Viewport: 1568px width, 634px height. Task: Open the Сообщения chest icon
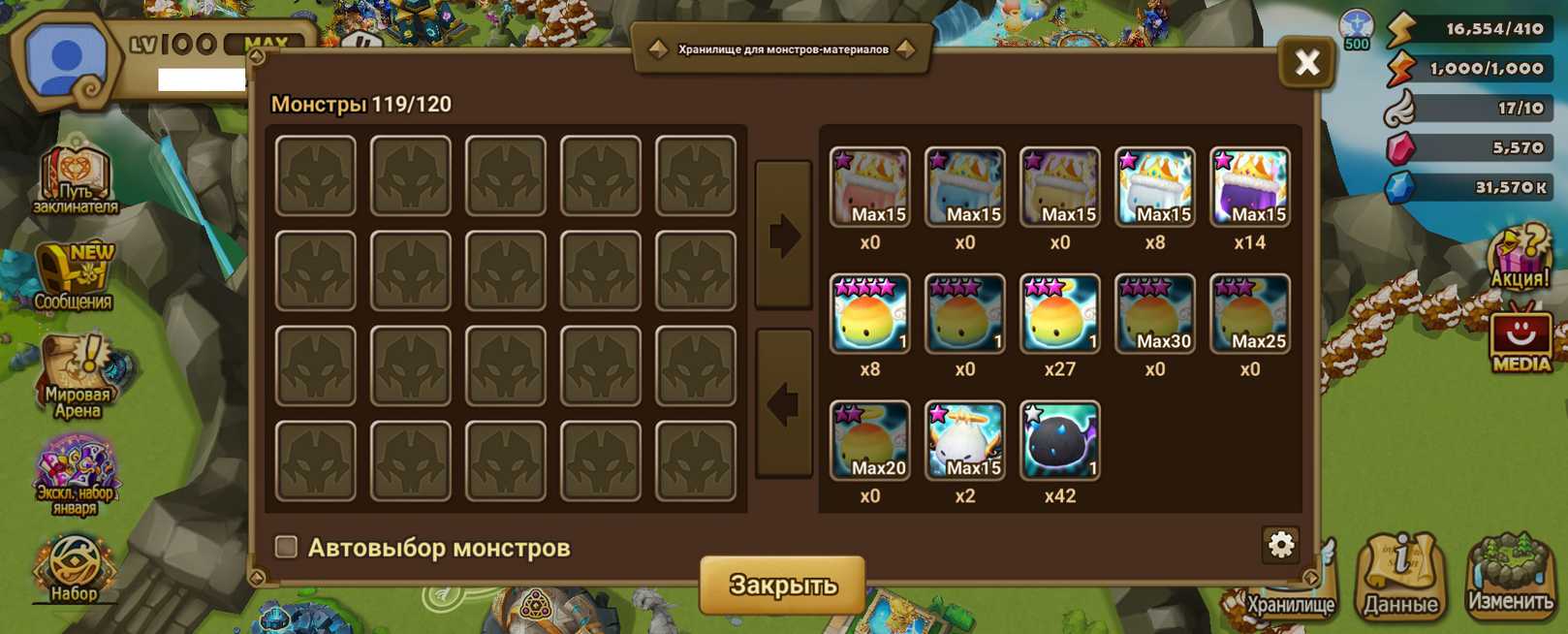tap(75, 276)
